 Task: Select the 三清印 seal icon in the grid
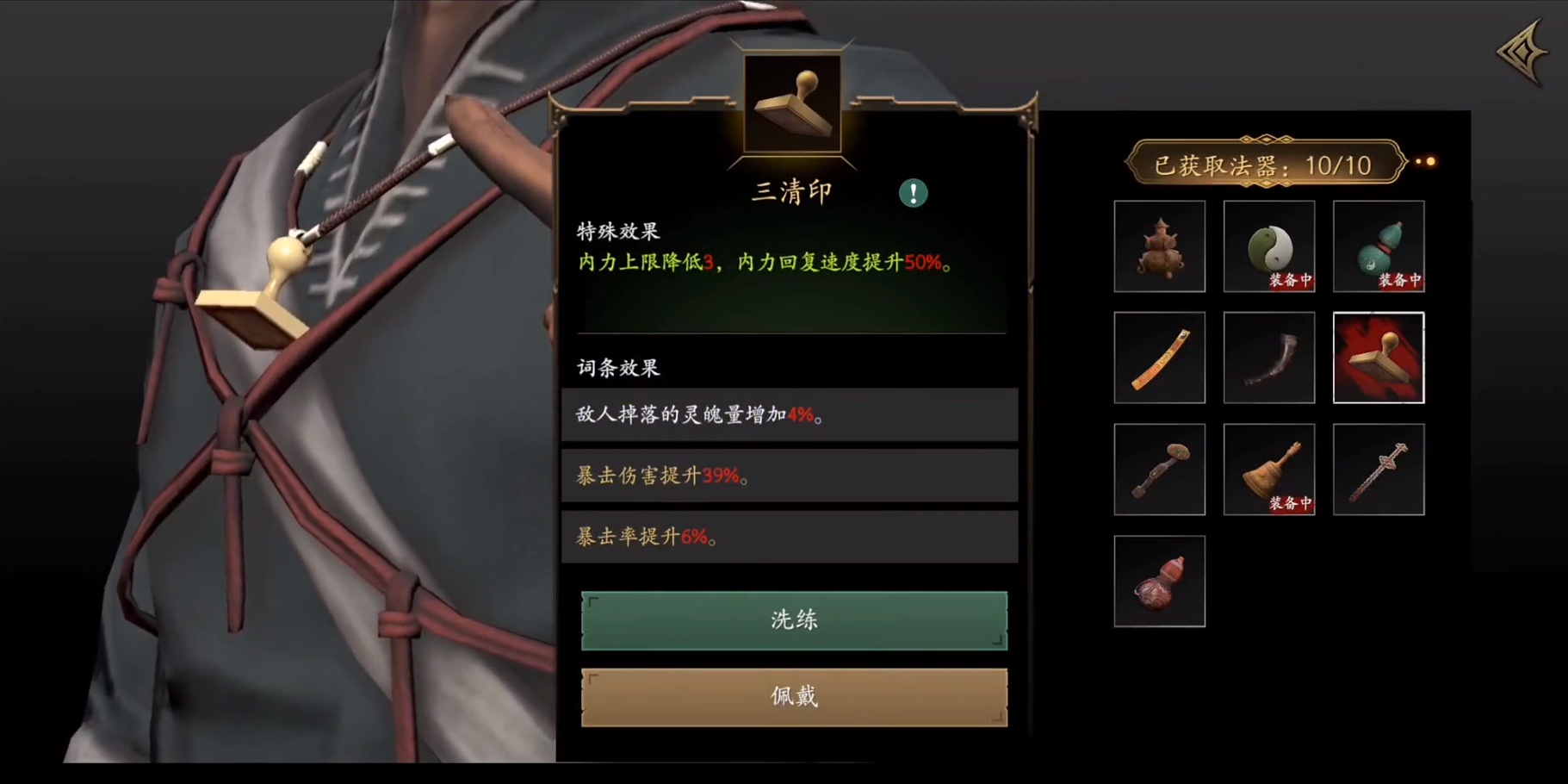click(x=1379, y=358)
